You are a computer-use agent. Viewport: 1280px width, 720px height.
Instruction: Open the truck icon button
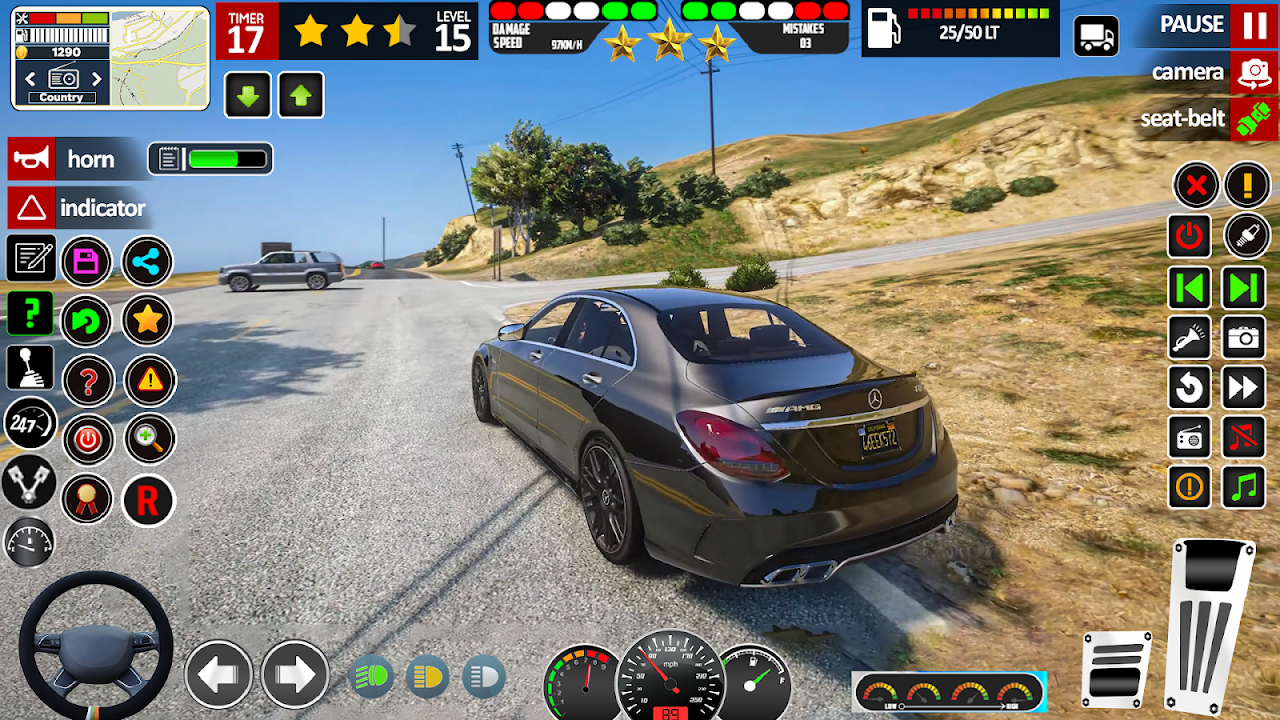[x=1096, y=36]
